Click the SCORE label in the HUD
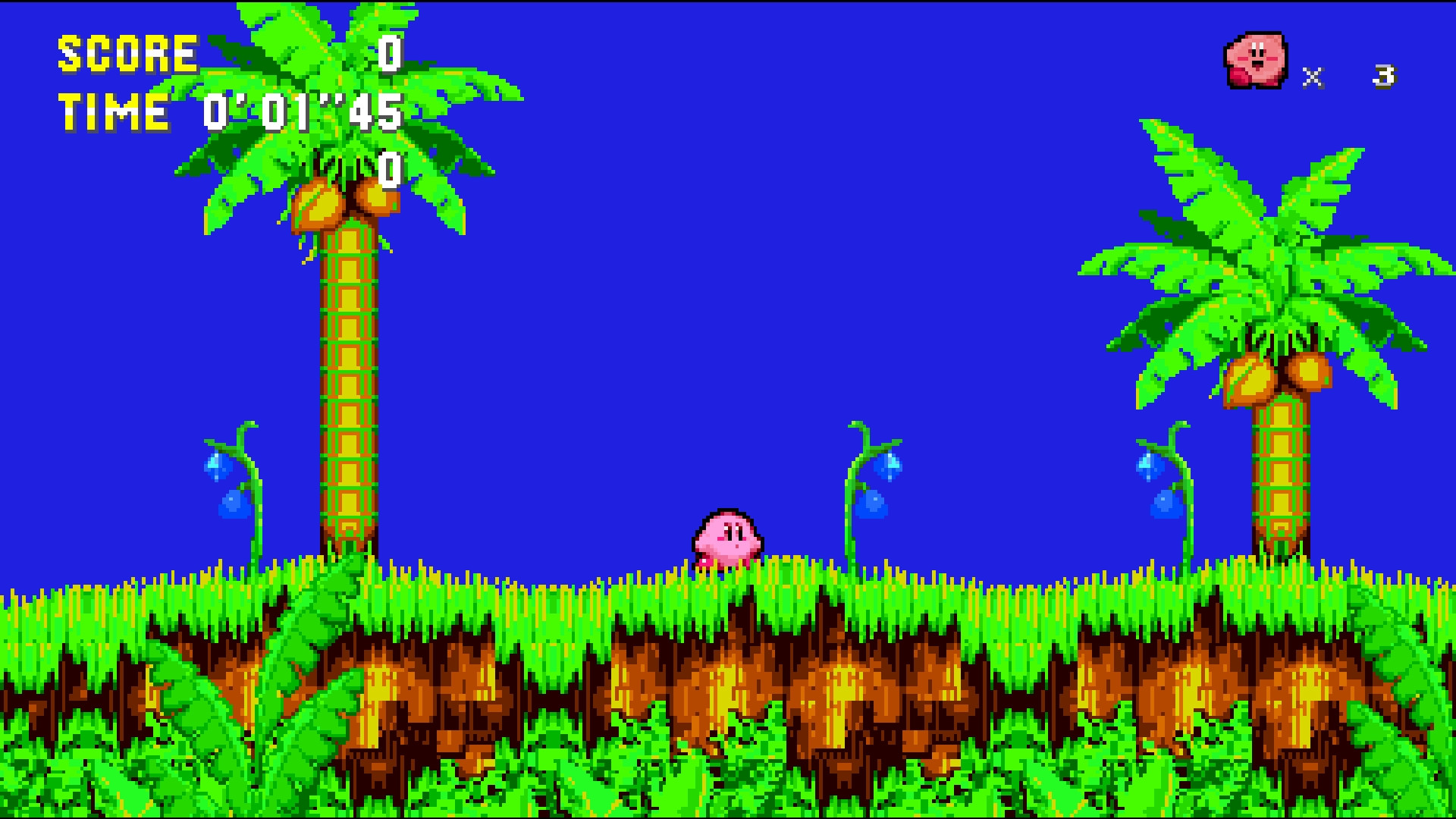 [x=125, y=53]
